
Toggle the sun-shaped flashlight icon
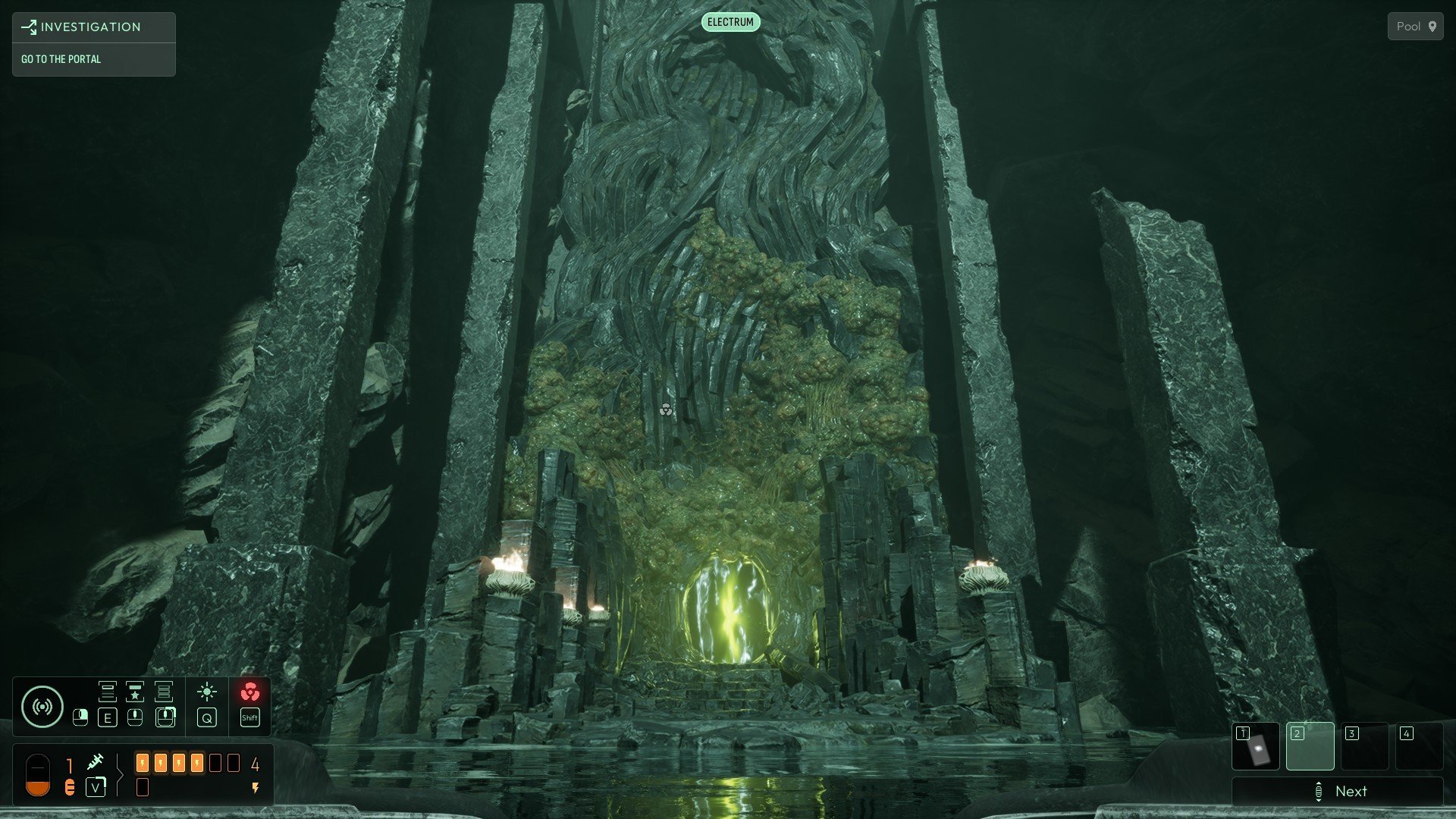pos(206,692)
